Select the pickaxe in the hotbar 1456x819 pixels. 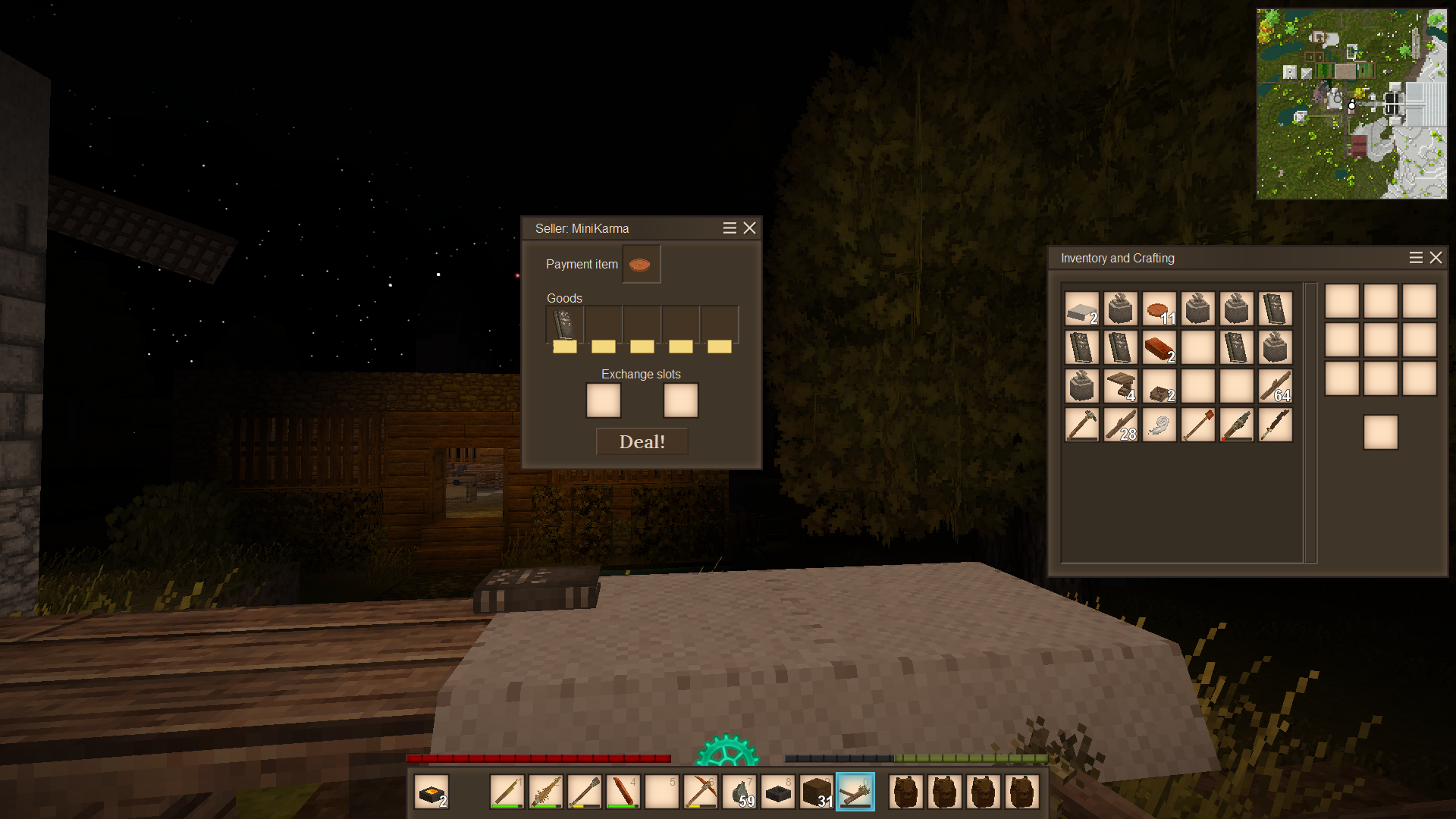click(x=701, y=792)
